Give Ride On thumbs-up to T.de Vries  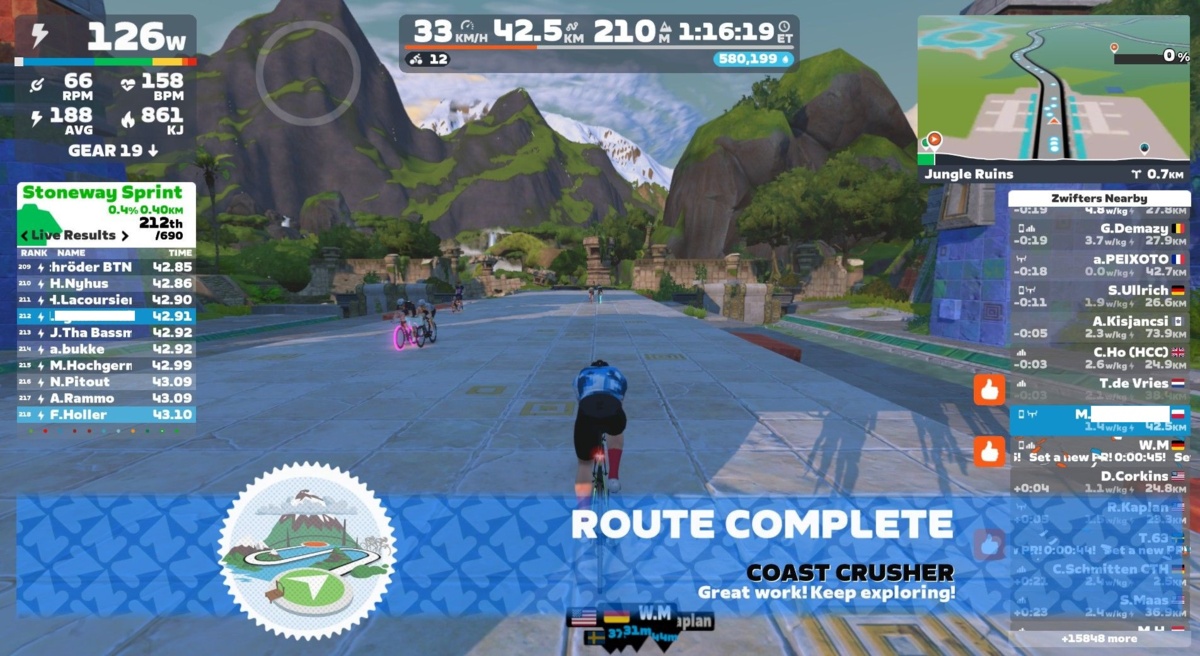pos(989,389)
